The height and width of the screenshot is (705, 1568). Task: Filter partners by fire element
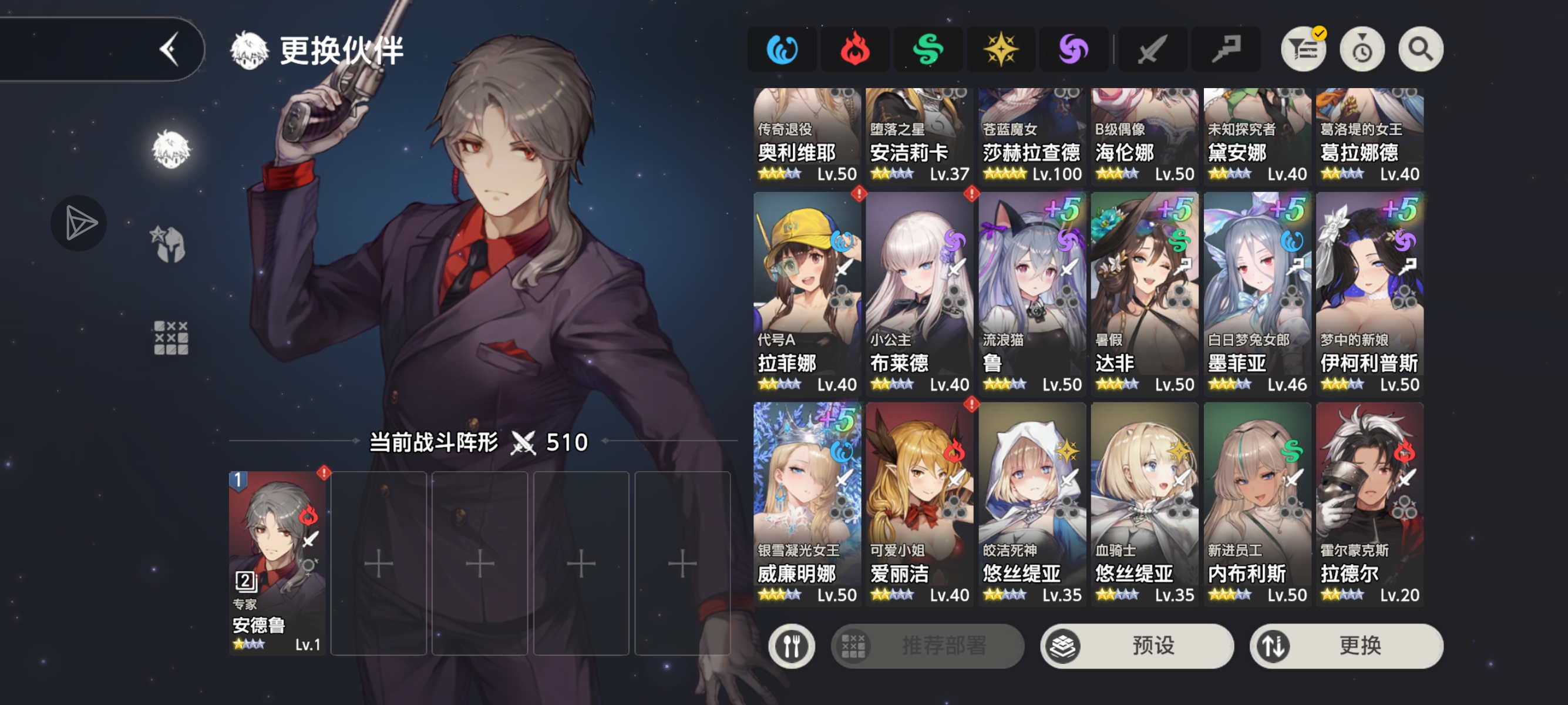tap(854, 49)
